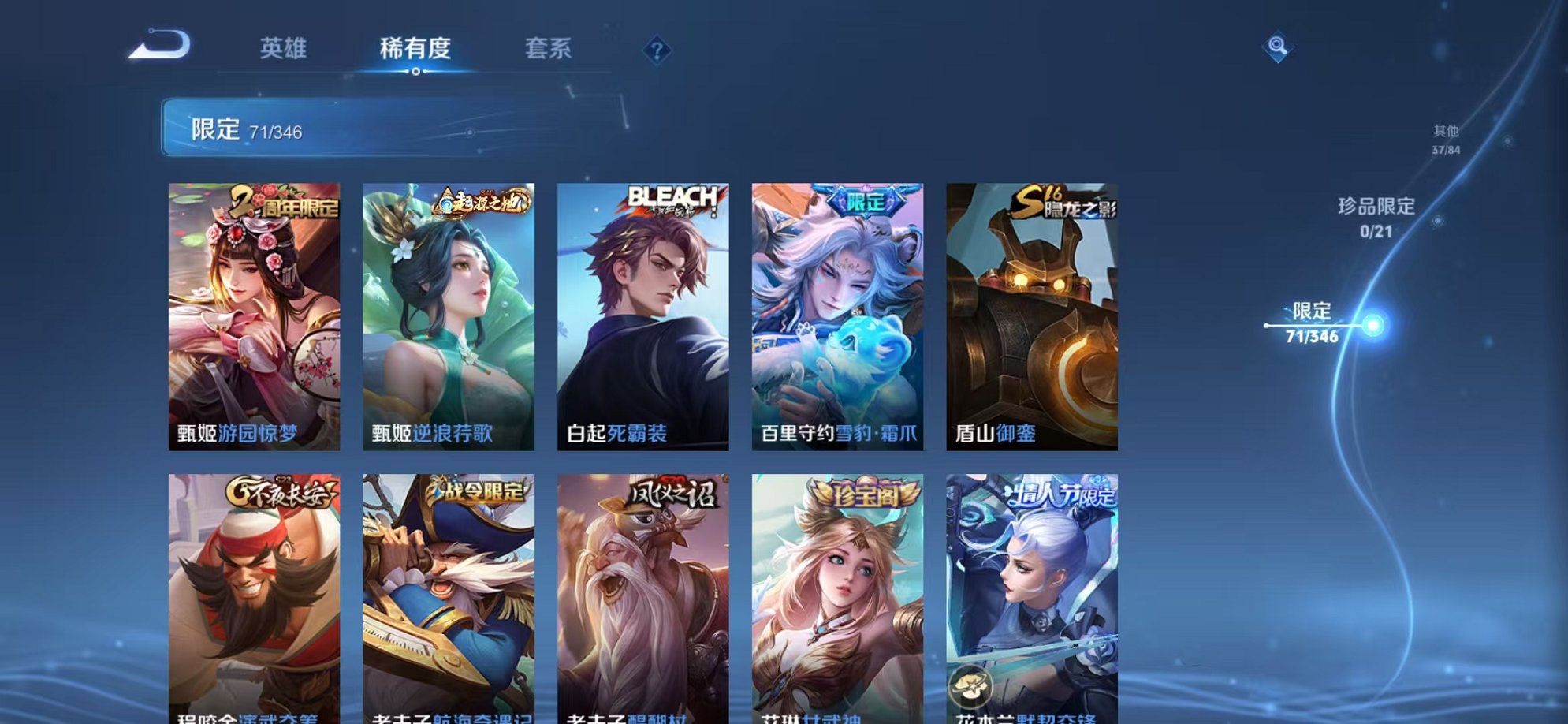Click the 限定 crown badge on 百里守约 skin

865,200
